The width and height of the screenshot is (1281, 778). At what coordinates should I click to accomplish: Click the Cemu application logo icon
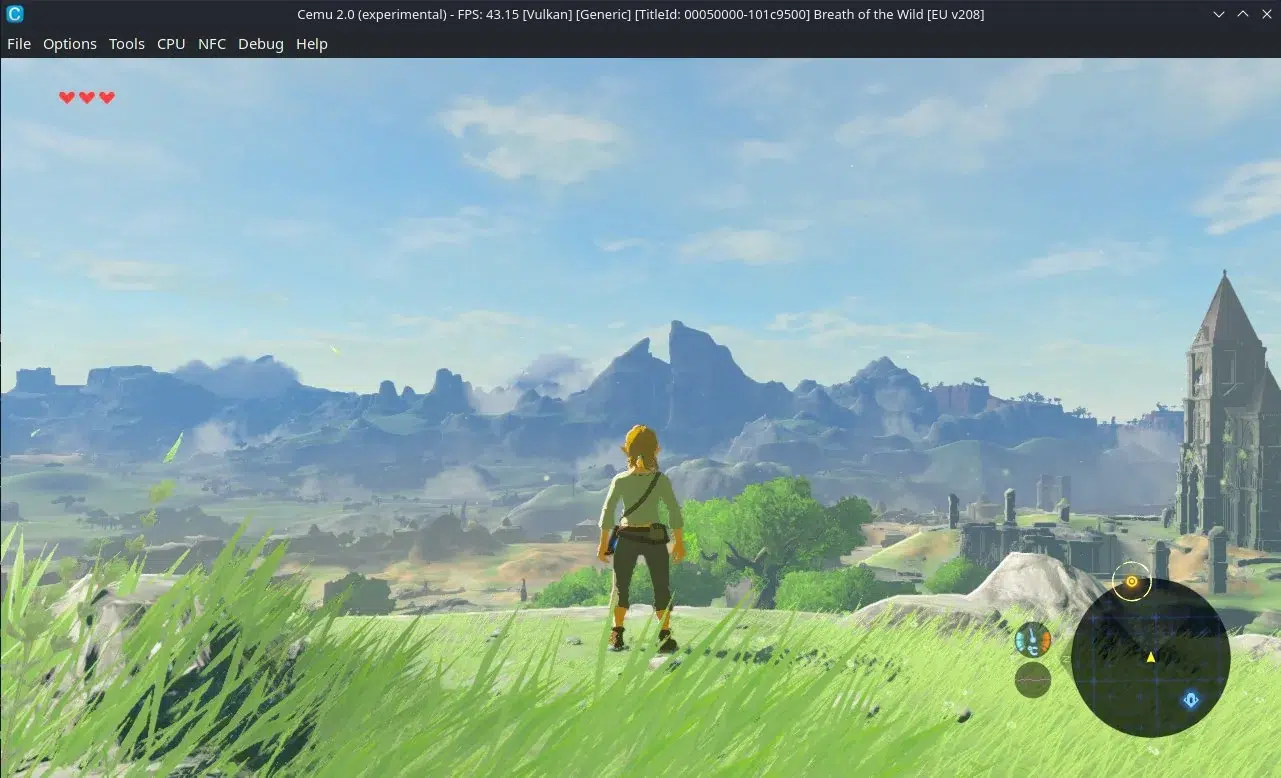click(x=13, y=14)
